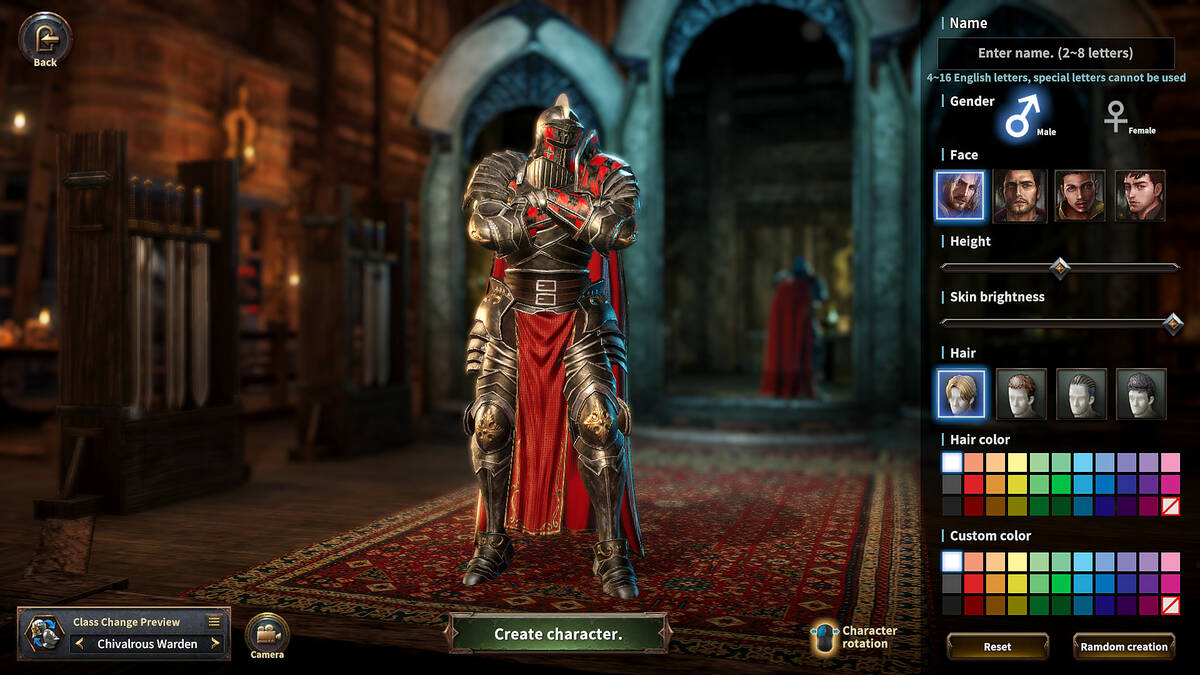Image resolution: width=1200 pixels, height=675 pixels.
Task: Click the Height slider handle
Action: (1059, 267)
